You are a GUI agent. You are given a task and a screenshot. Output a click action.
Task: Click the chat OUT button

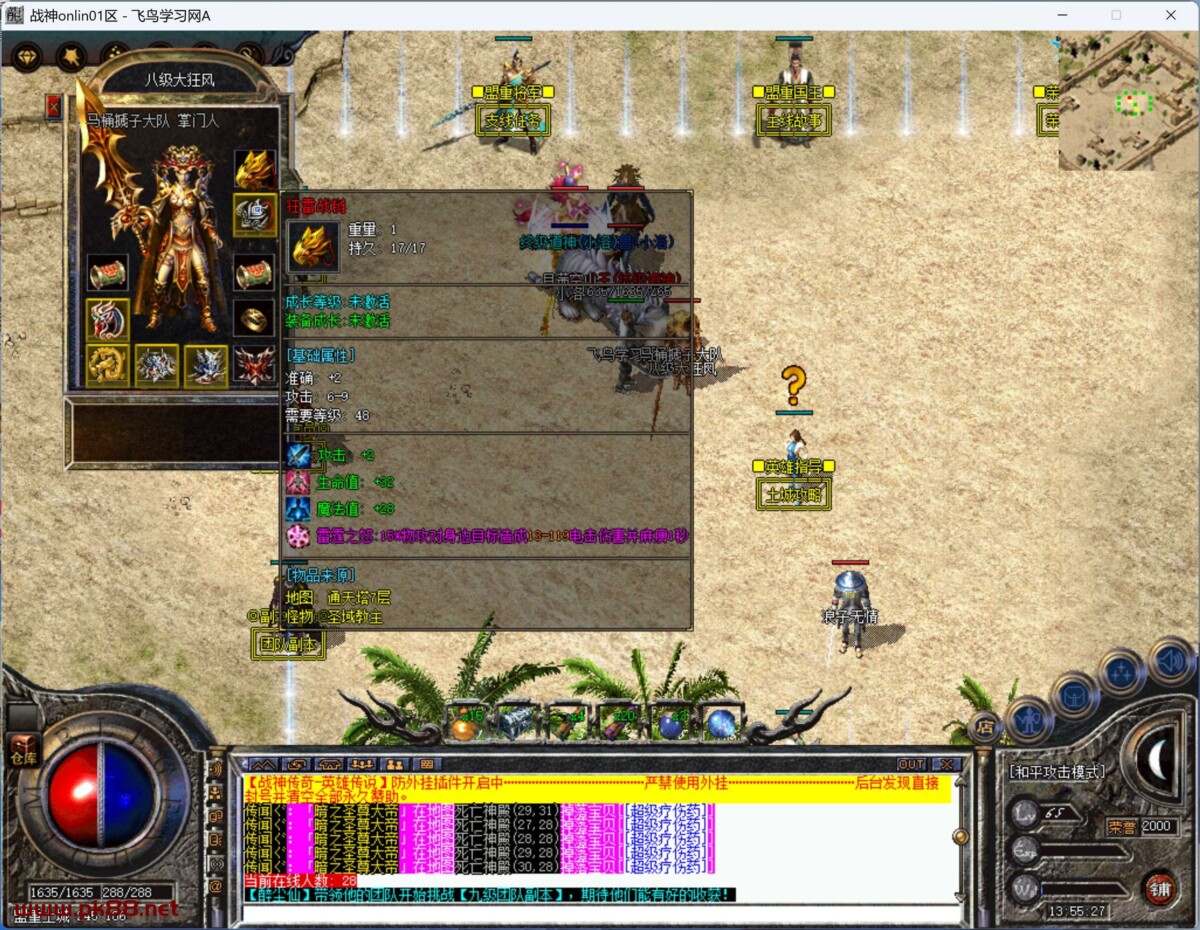coord(911,765)
